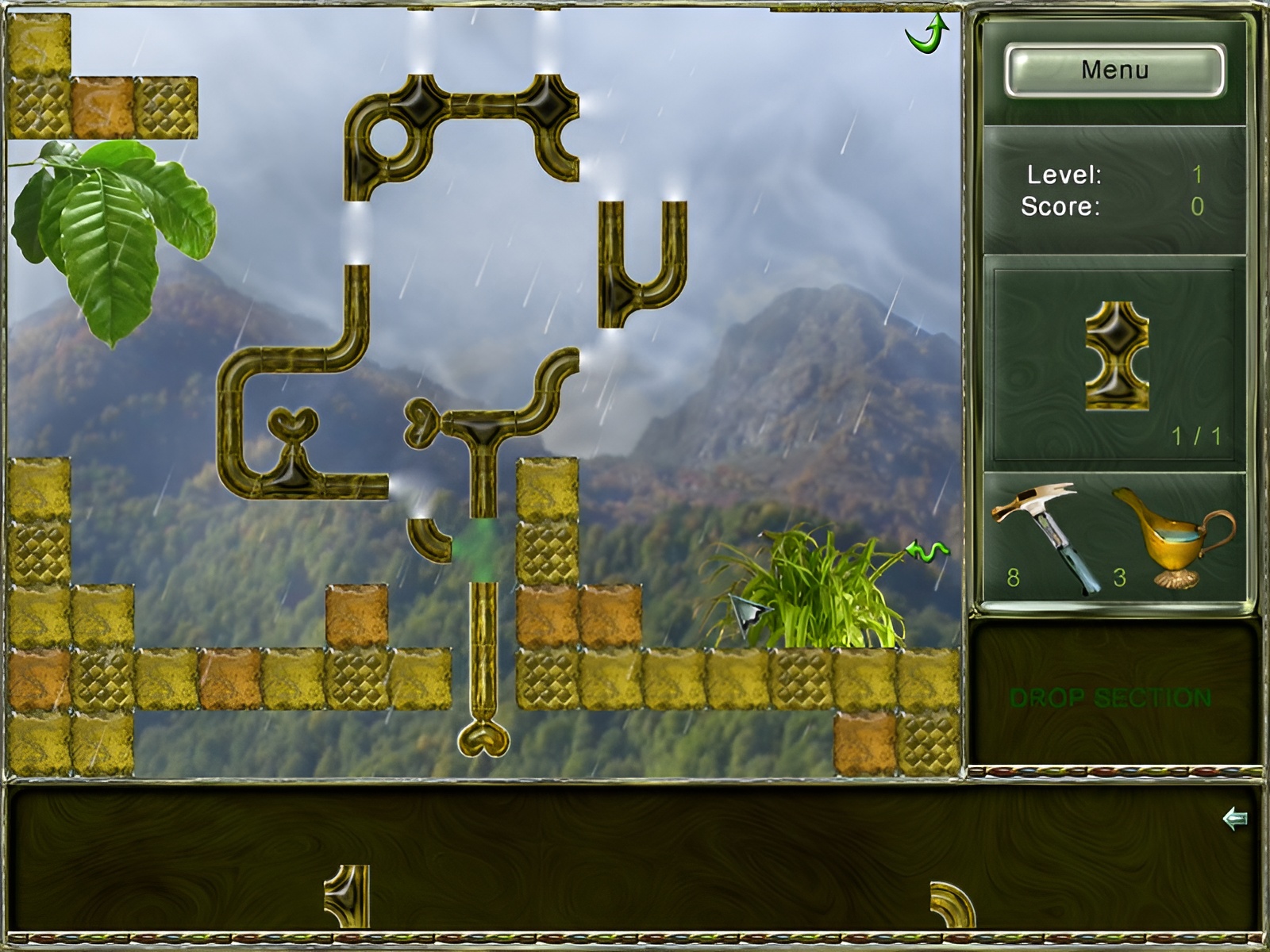Click the Drop Section area
The width and height of the screenshot is (1270, 952).
(x=1110, y=697)
